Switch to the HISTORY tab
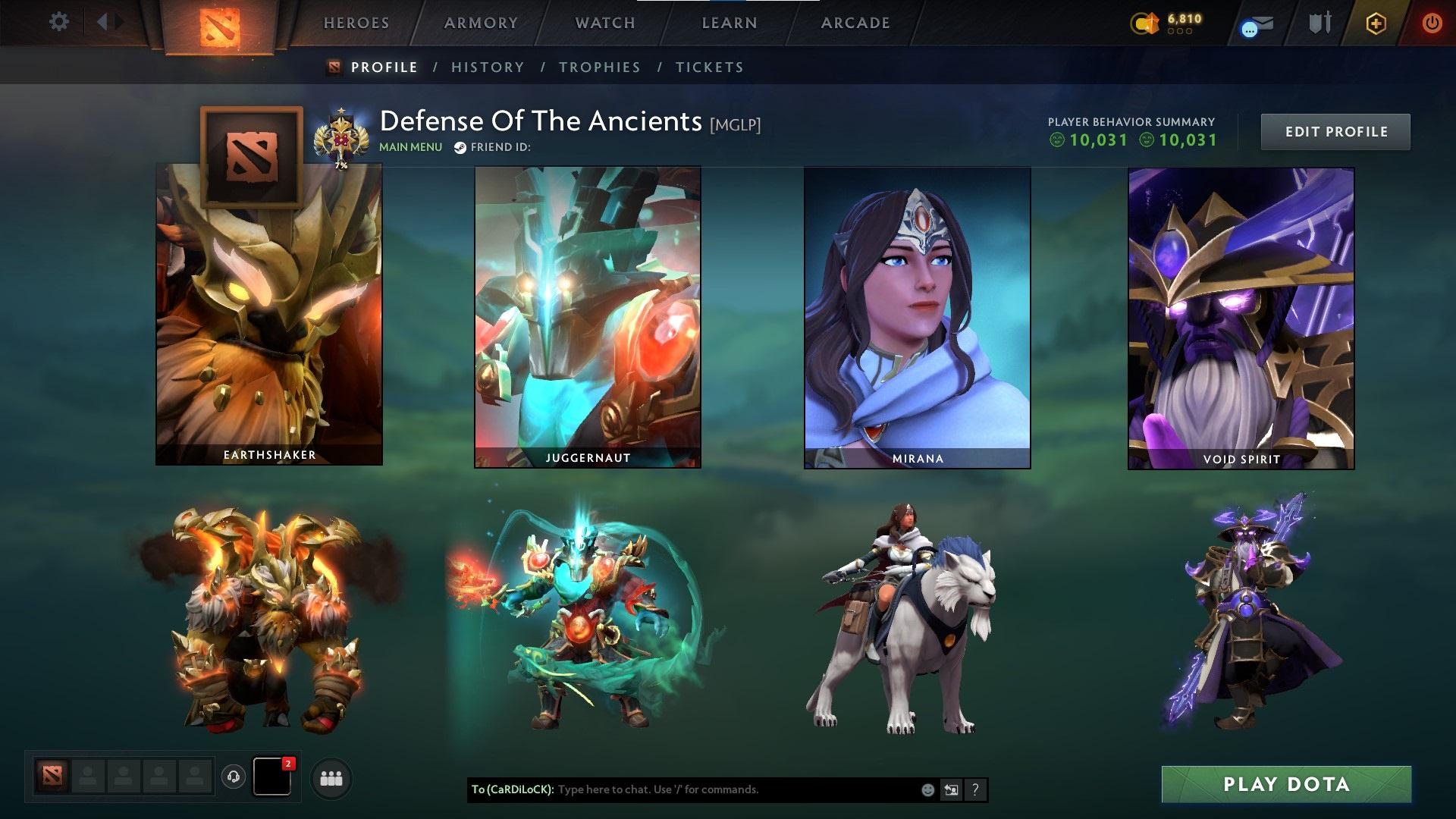The image size is (1456, 819). 488,67
